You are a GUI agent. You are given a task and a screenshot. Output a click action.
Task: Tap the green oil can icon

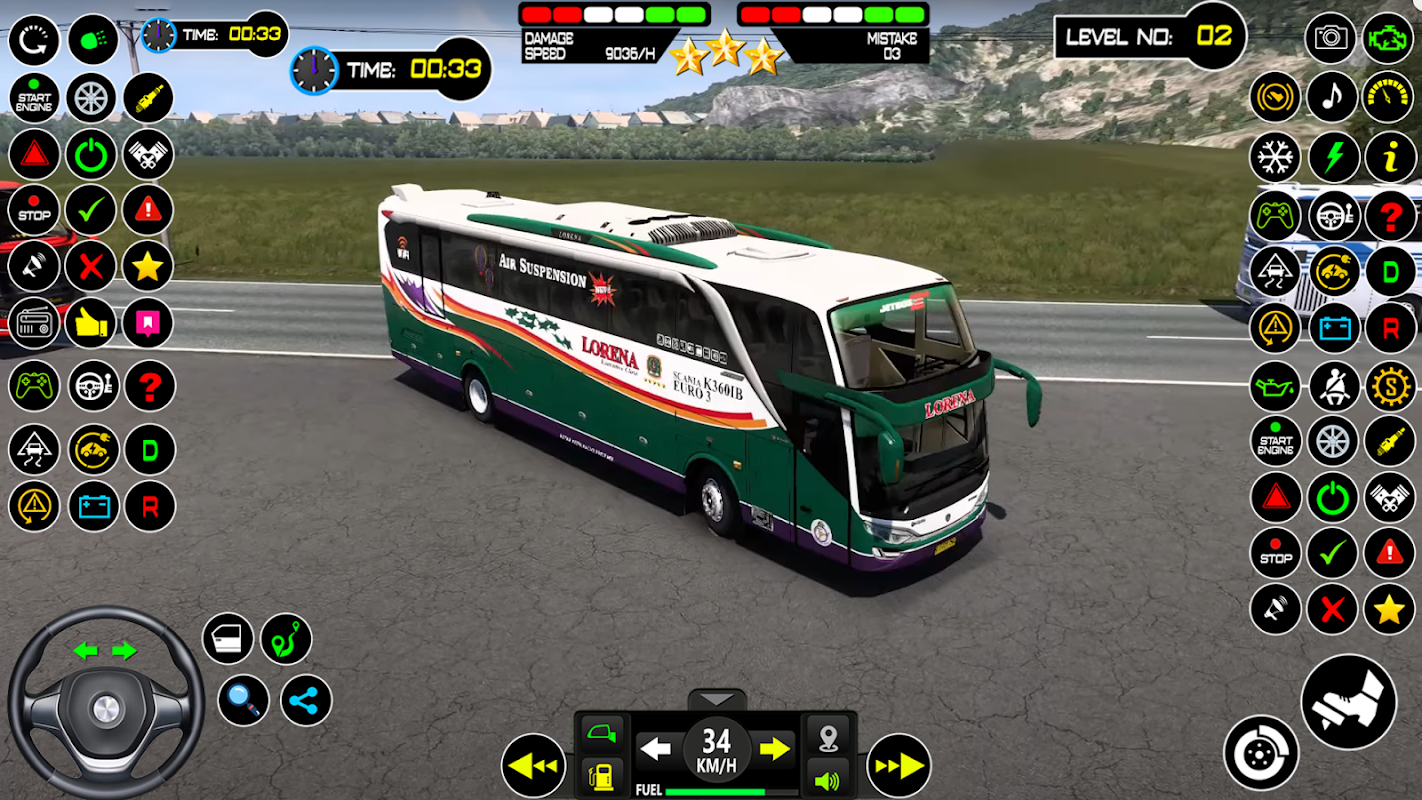coord(1275,387)
